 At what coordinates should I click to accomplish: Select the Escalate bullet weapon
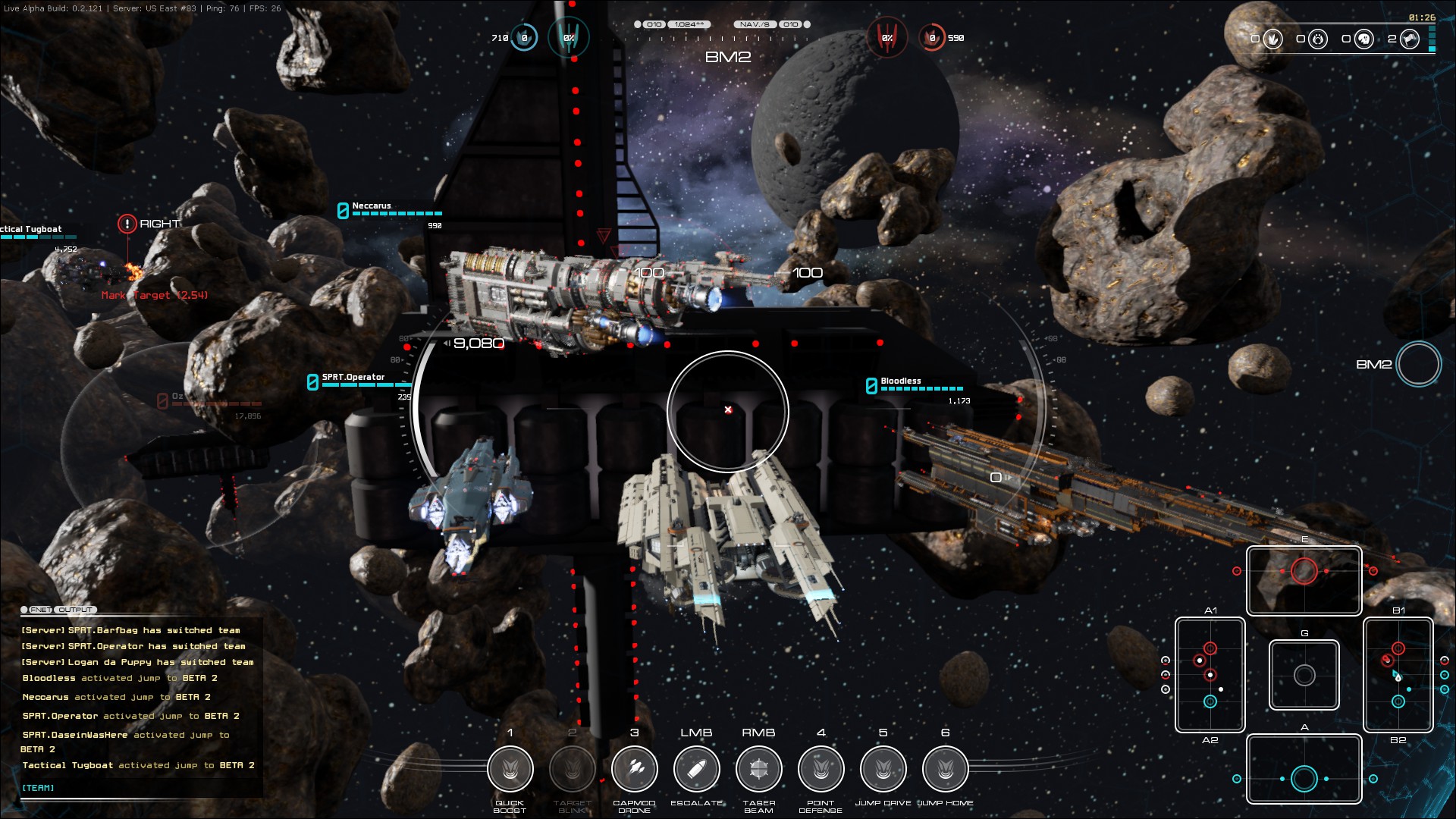click(697, 769)
